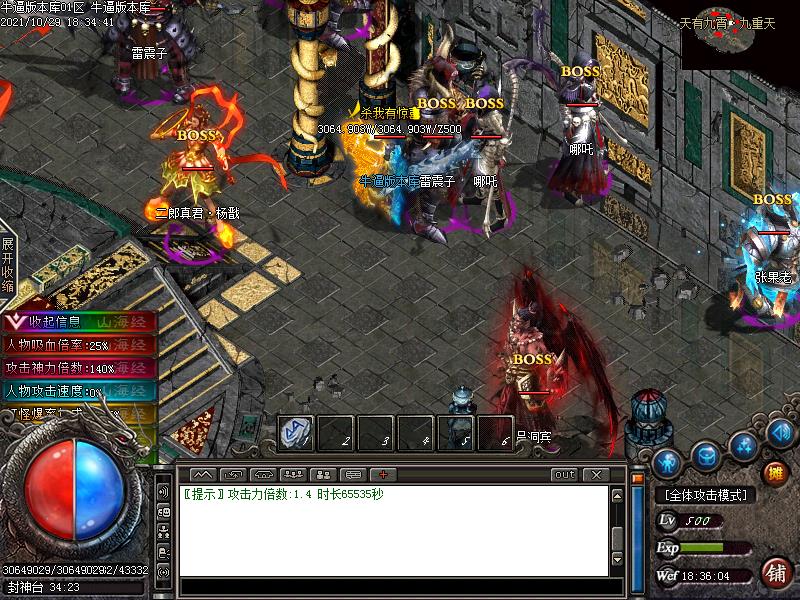Open the 摊 stall button
The width and height of the screenshot is (800, 600).
(x=775, y=473)
